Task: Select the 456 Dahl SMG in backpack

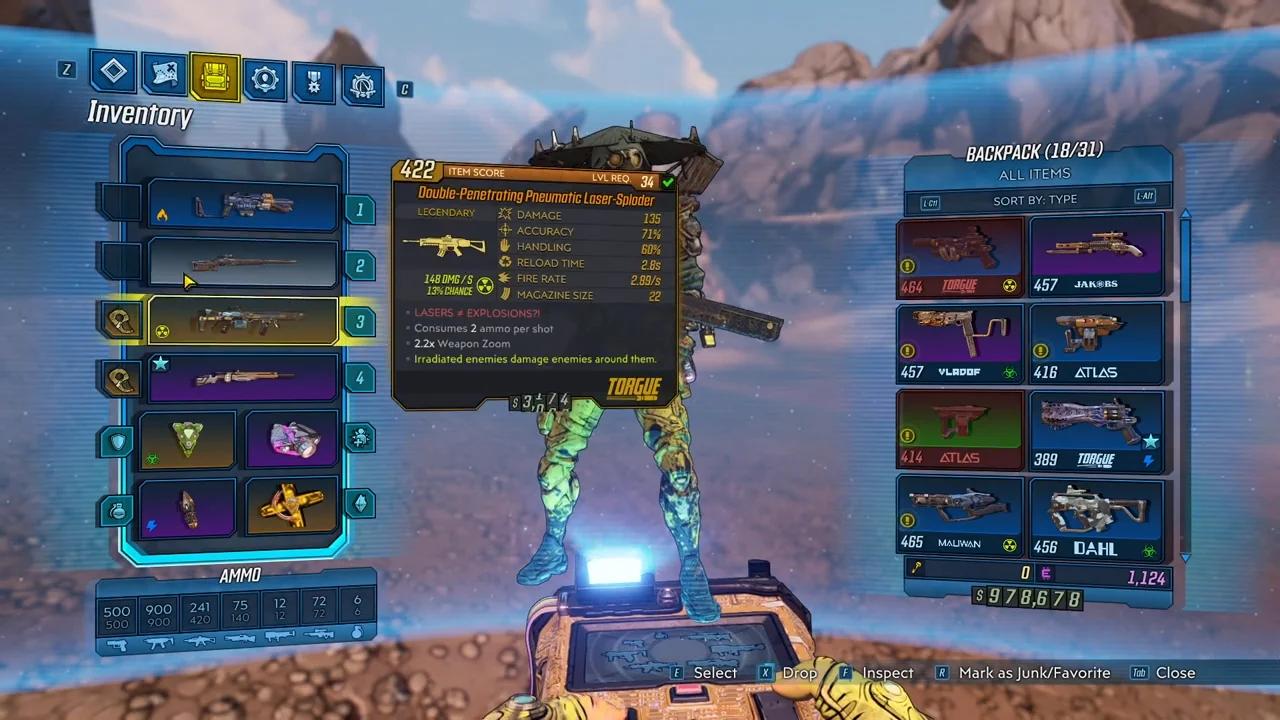Action: click(x=1097, y=517)
